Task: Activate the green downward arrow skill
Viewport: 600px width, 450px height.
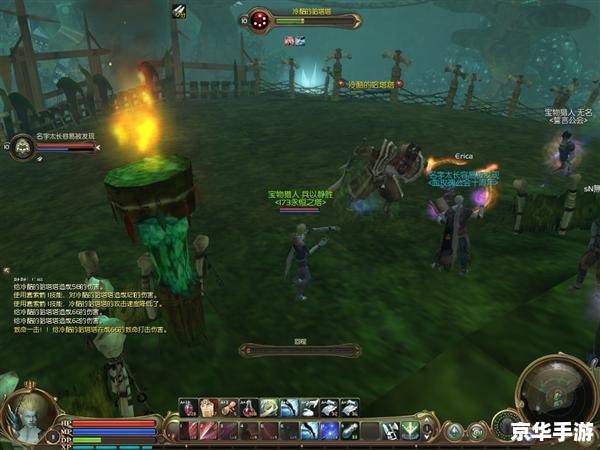Action: click(408, 430)
